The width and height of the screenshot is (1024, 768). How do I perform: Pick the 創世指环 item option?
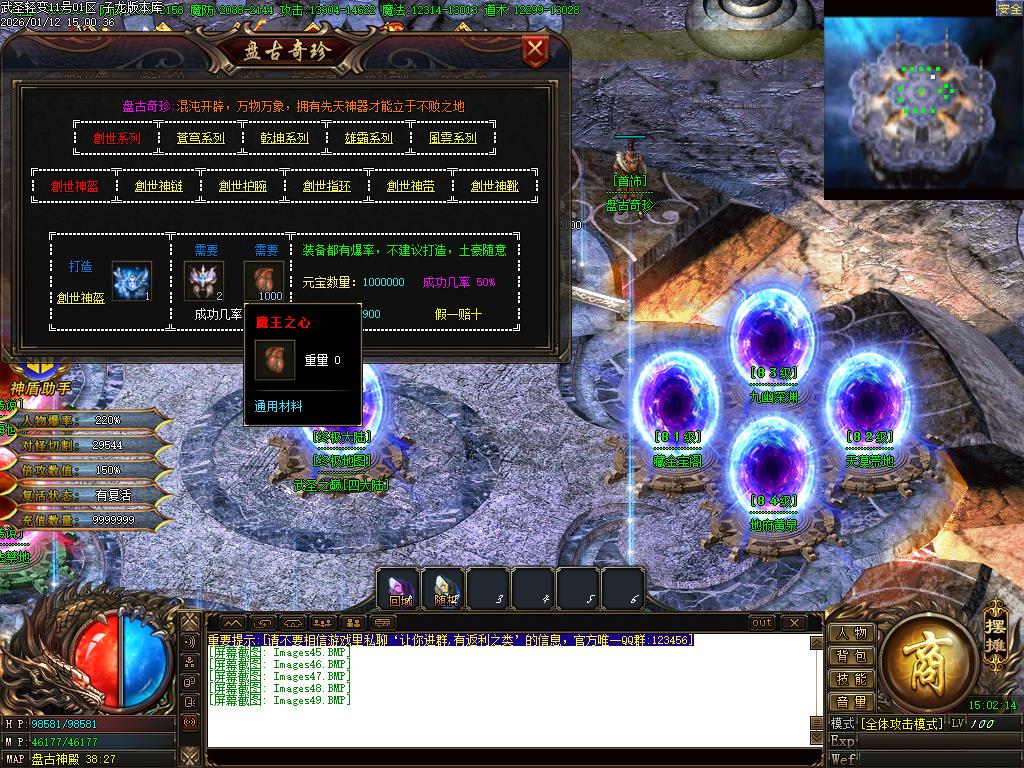click(328, 186)
